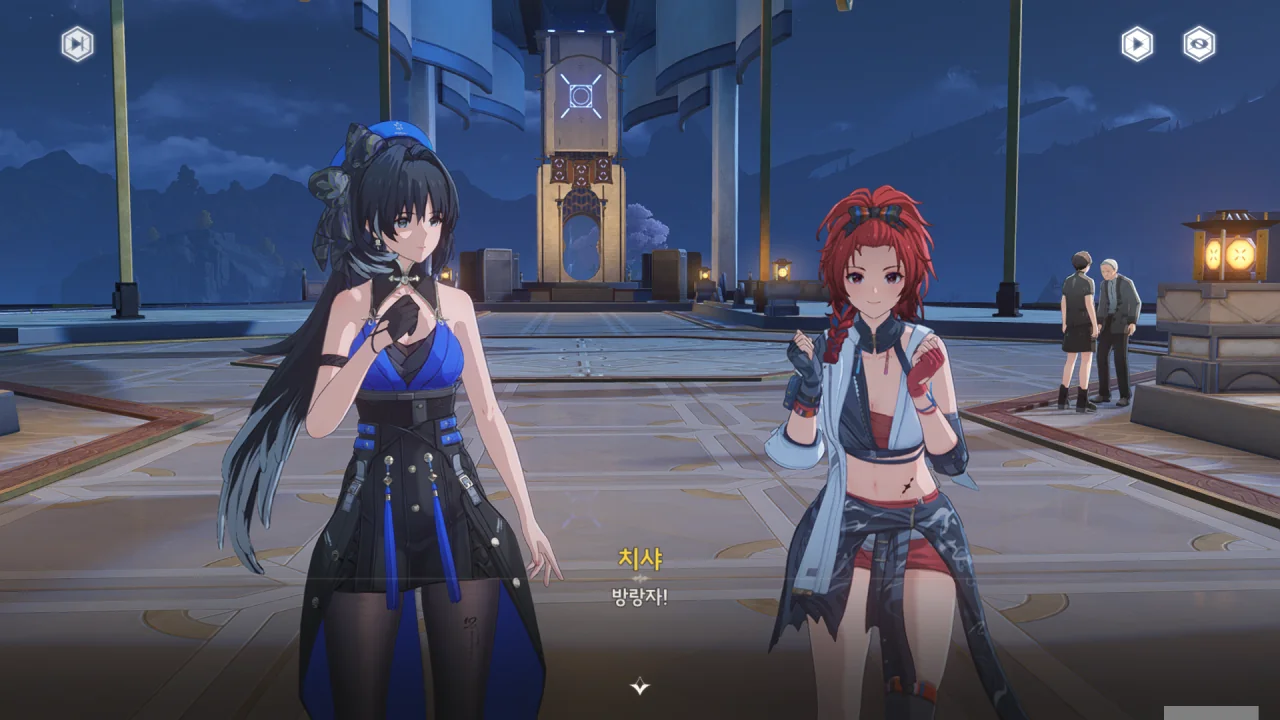The image size is (1280, 720).
Task: Advance dialogue using the diamond continue arrow
Action: 640,686
